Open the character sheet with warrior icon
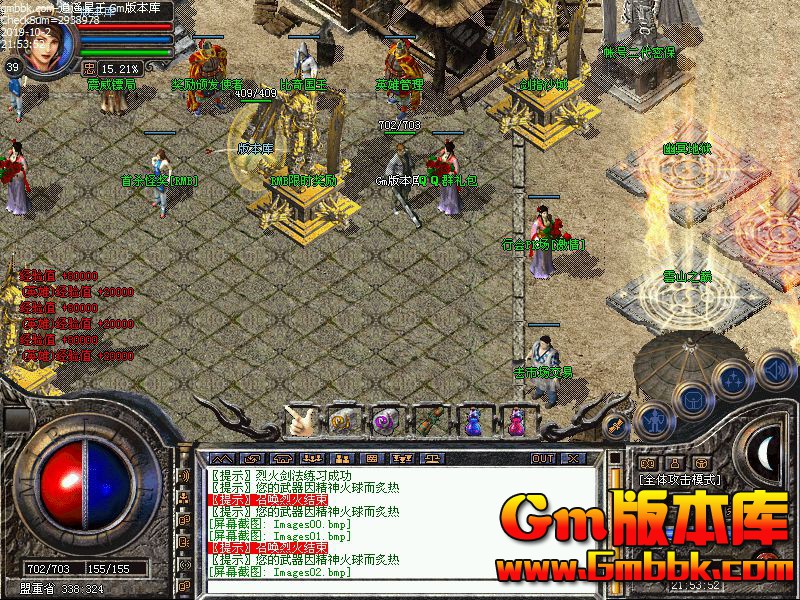Image resolution: width=800 pixels, height=600 pixels. (653, 420)
